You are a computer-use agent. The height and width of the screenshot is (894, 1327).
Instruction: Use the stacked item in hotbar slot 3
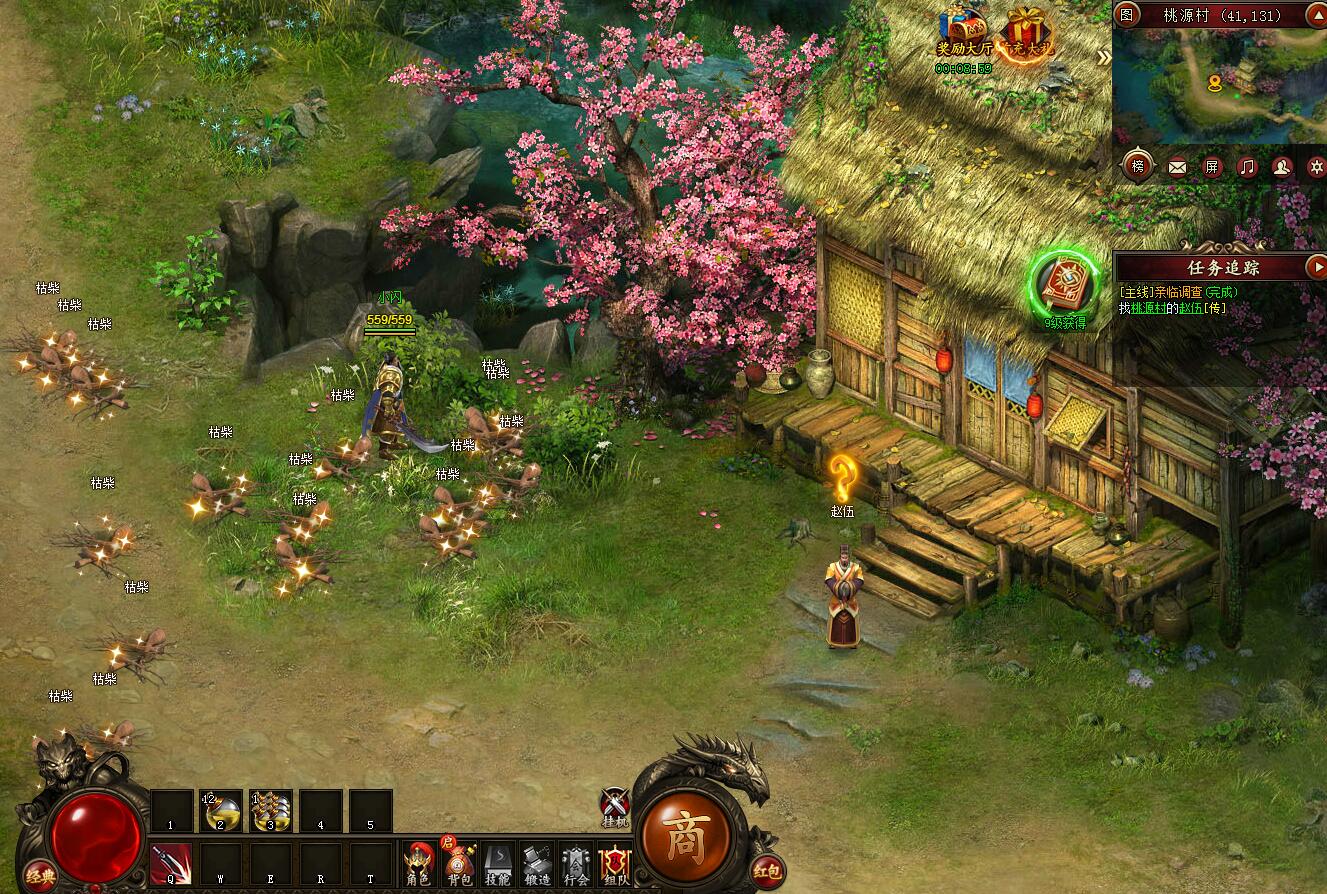click(271, 811)
